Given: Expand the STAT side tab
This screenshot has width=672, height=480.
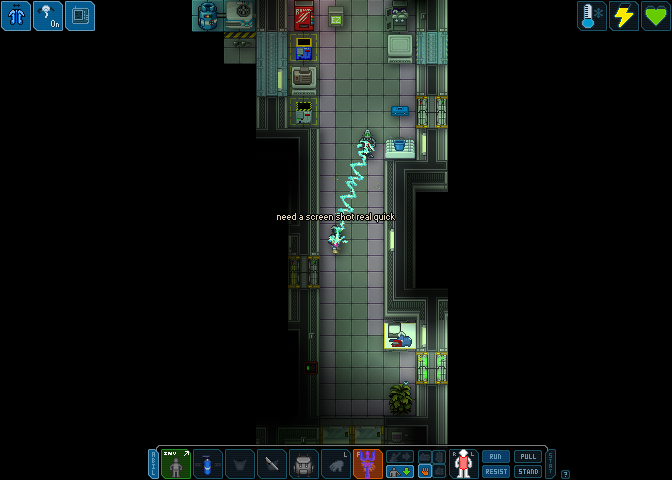Looking at the screenshot, I should tap(550, 463).
